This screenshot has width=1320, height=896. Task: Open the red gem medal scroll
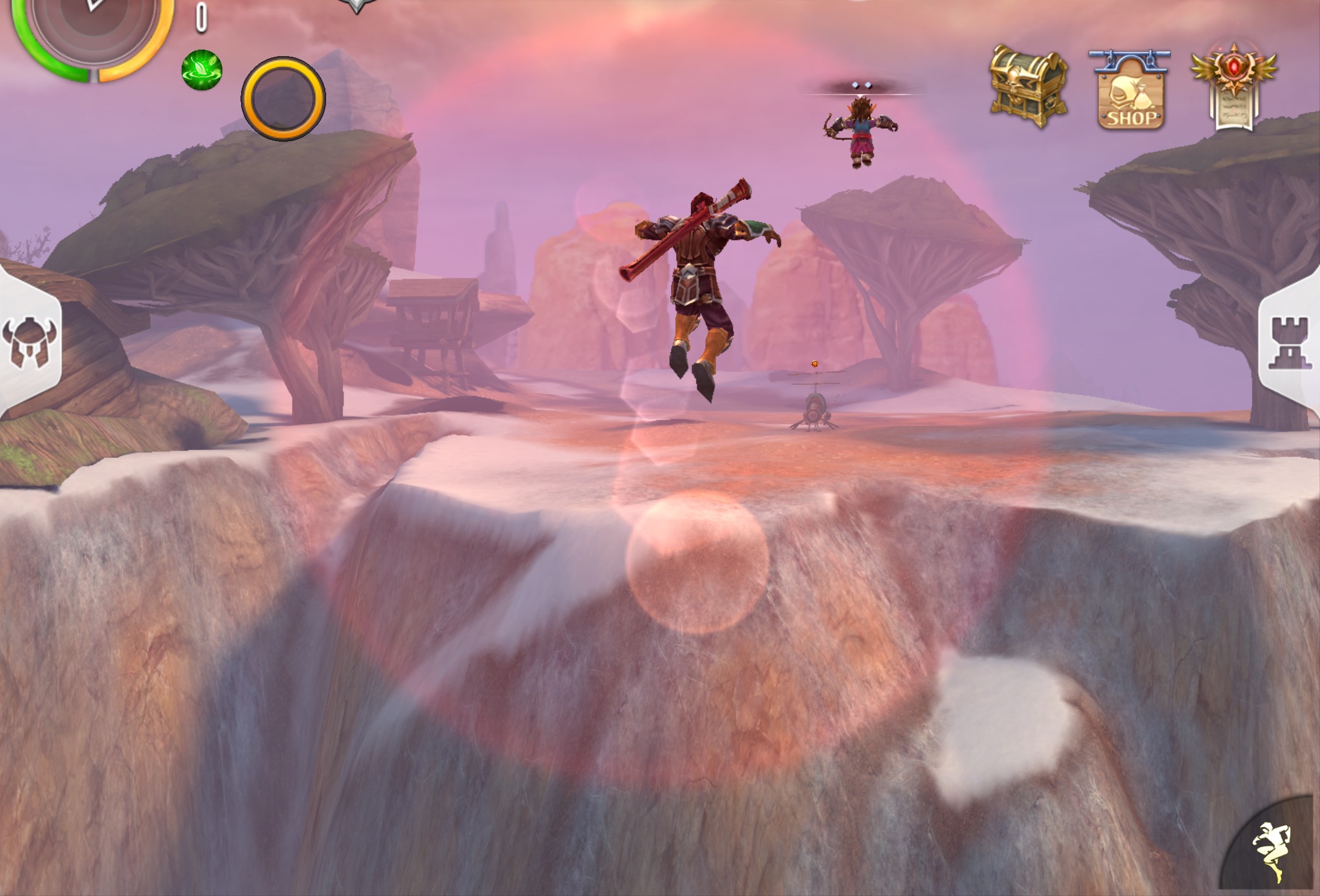(1234, 86)
